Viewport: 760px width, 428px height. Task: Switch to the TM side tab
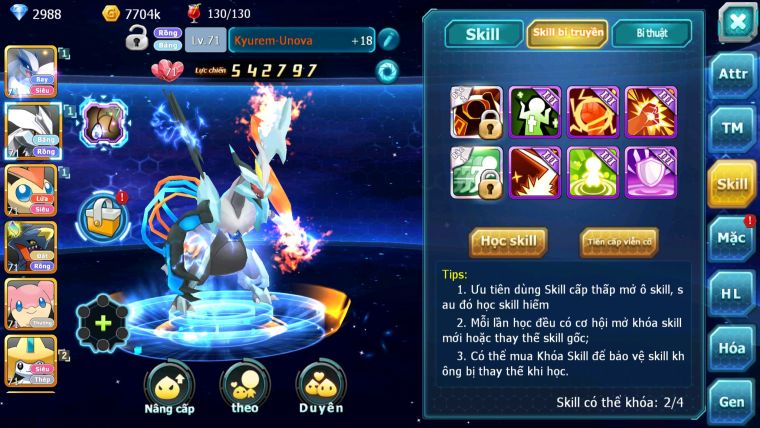click(731, 128)
